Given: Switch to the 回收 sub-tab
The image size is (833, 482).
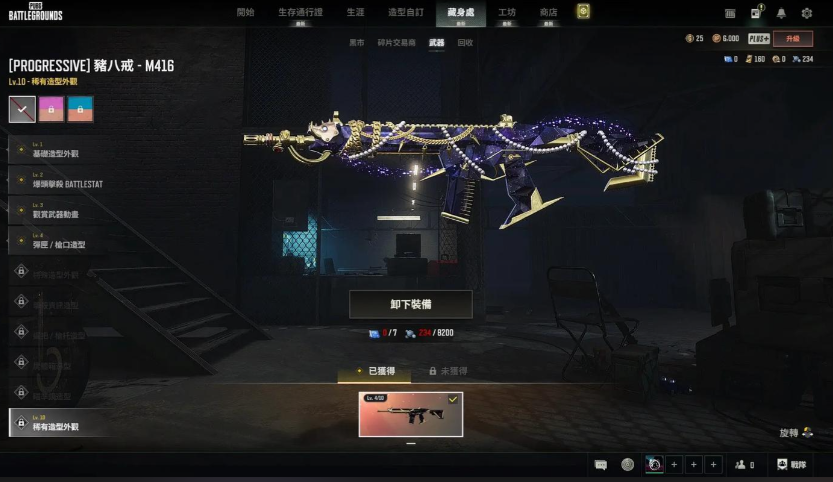Looking at the screenshot, I should coord(465,43).
